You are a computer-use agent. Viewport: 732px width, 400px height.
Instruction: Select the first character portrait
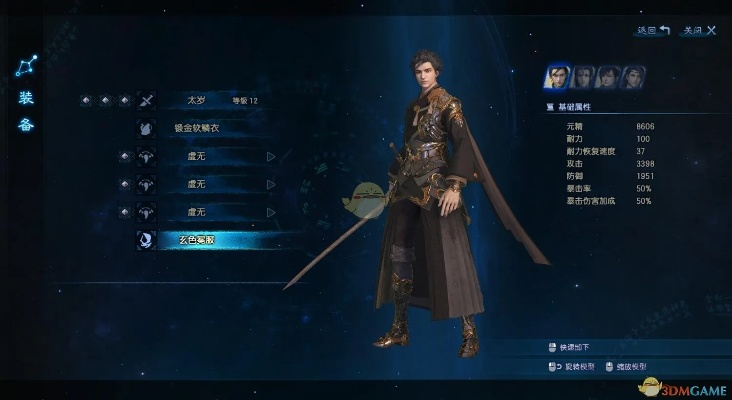pos(557,77)
